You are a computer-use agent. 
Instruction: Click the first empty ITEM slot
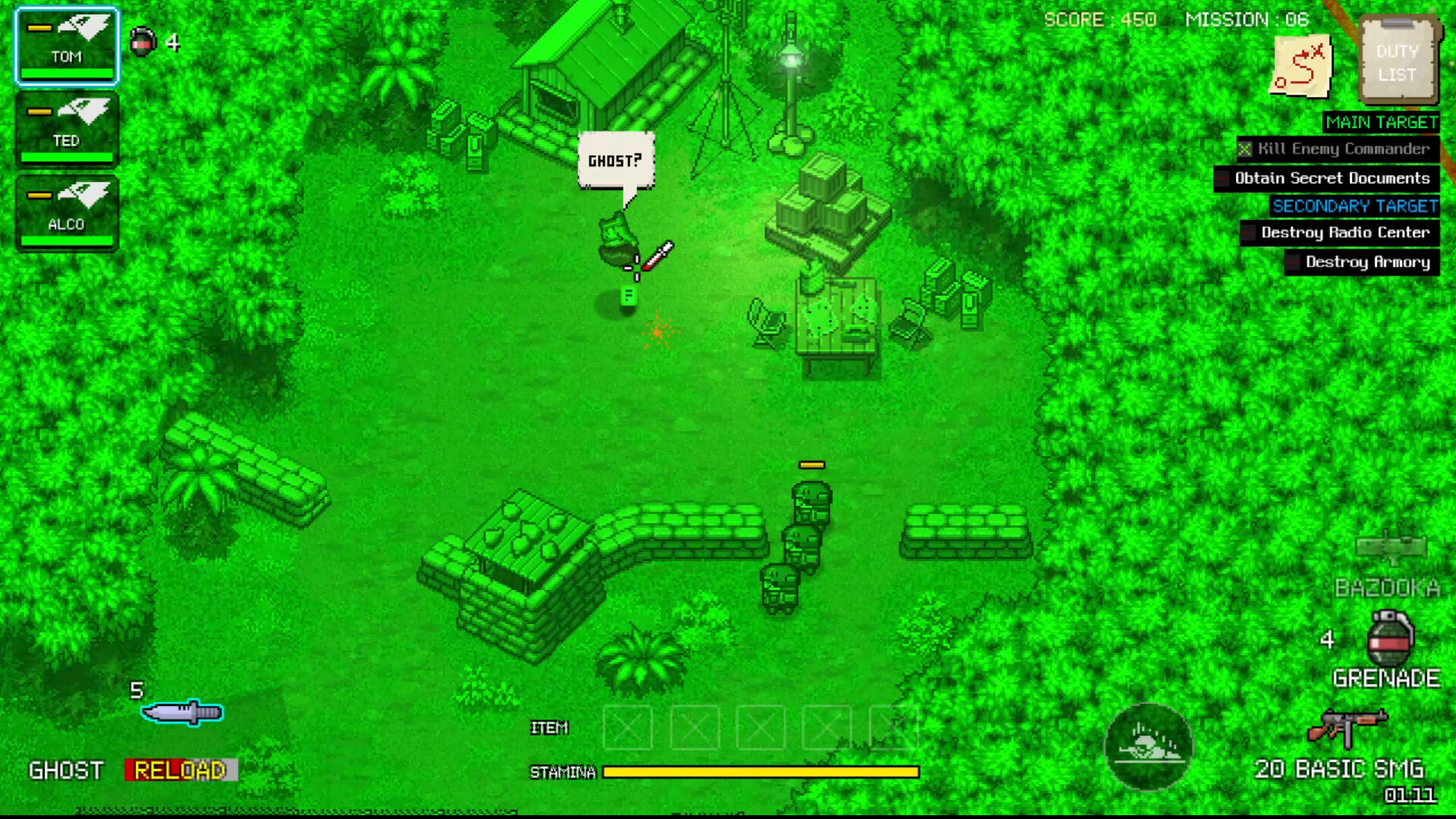pos(628,728)
